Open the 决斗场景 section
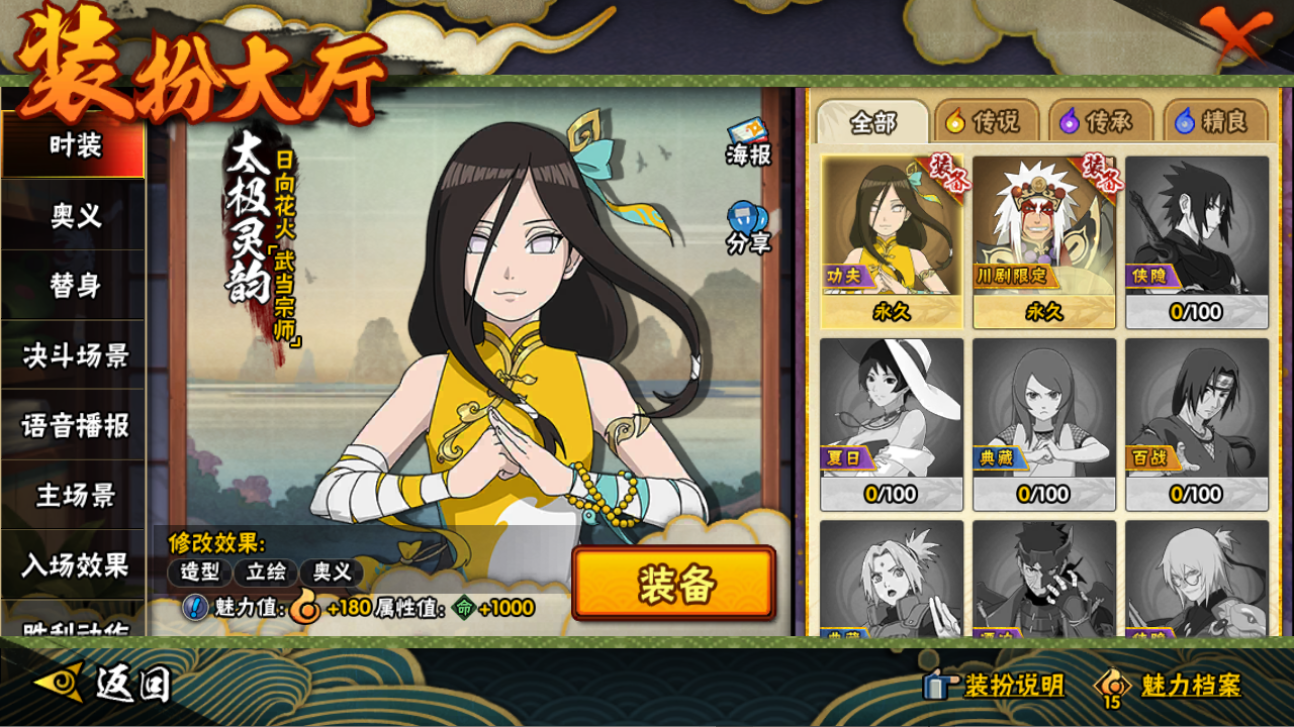 tap(74, 356)
